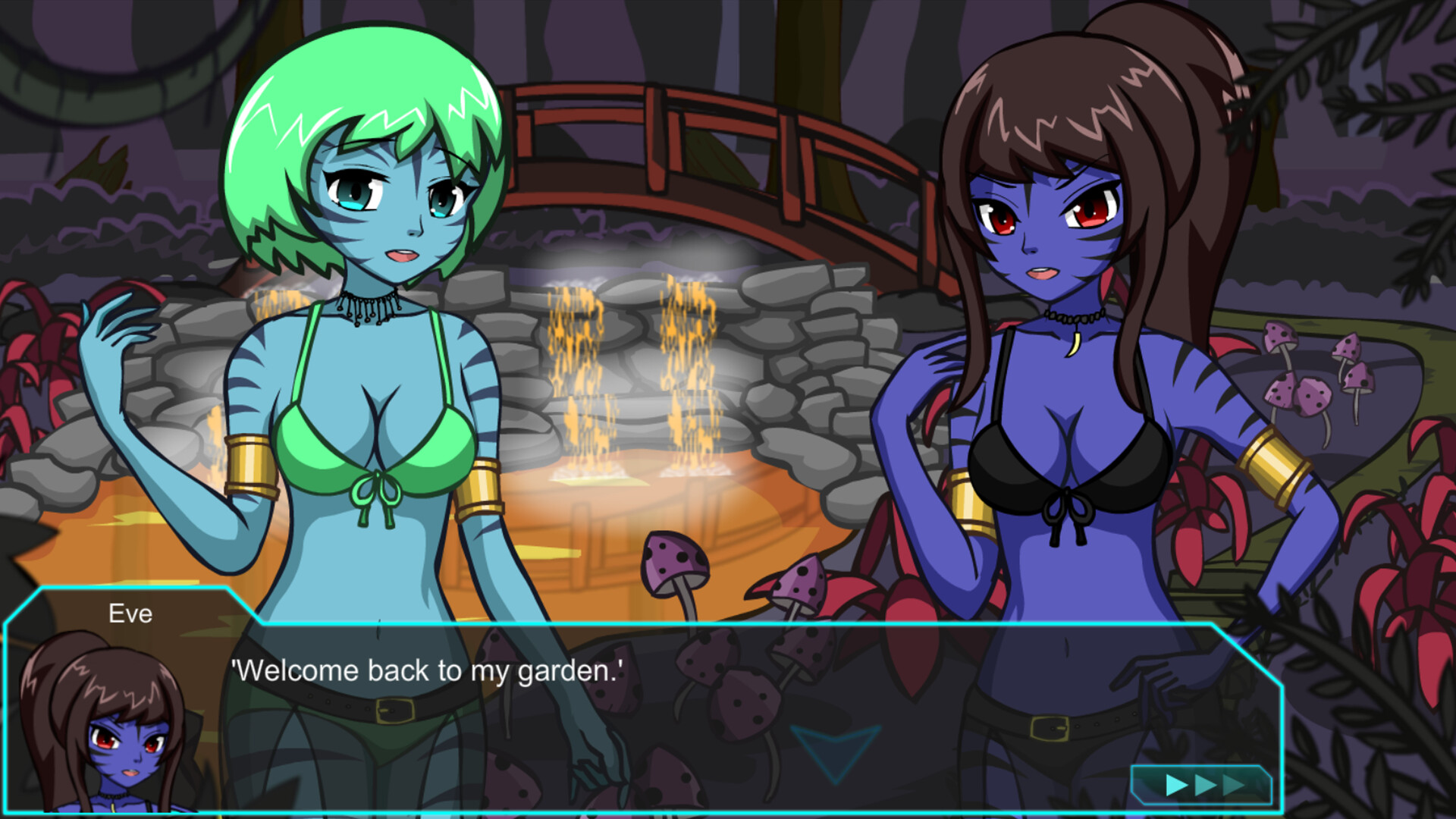The image size is (1456, 819).
Task: Click the Eve nameplate label
Action: tap(130, 614)
